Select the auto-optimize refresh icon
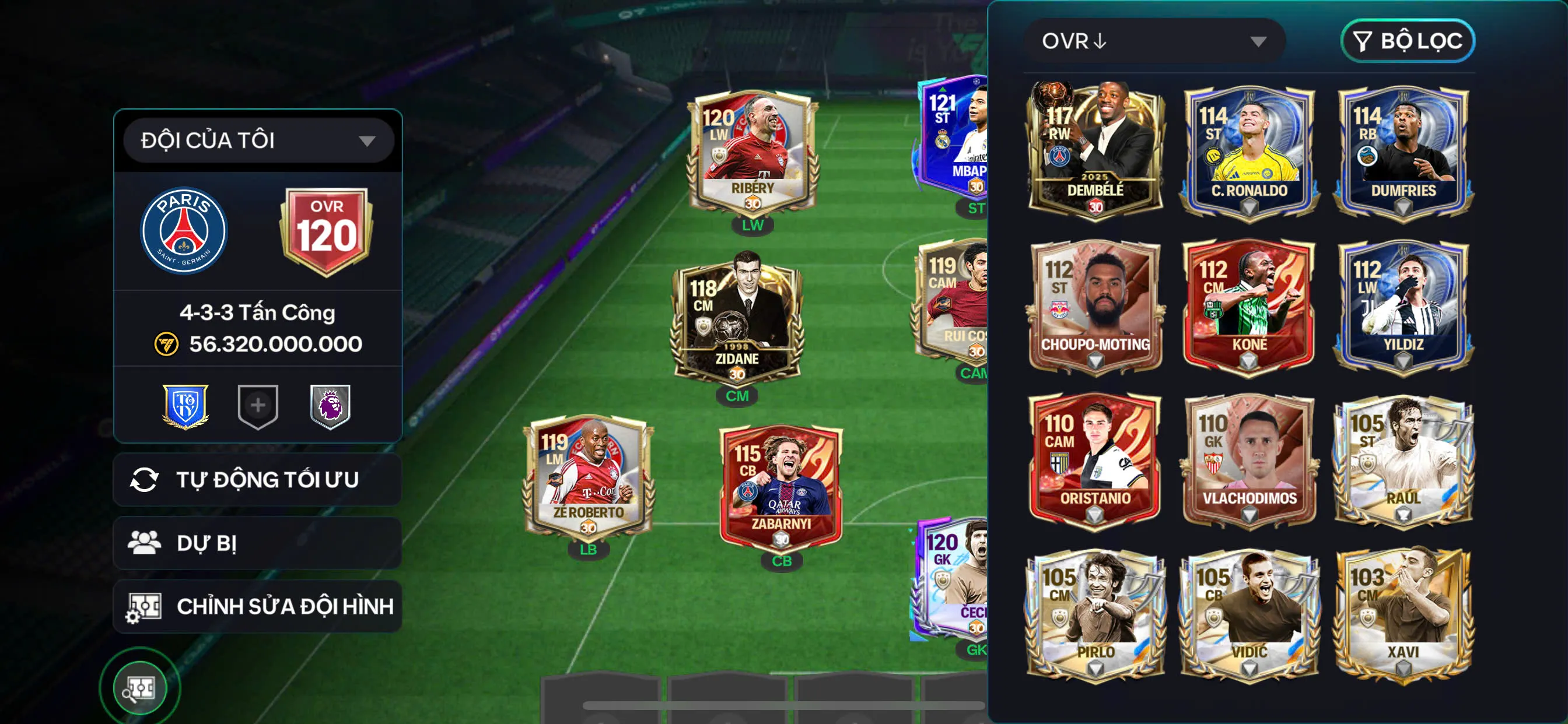The width and height of the screenshot is (1568, 724). 145,479
